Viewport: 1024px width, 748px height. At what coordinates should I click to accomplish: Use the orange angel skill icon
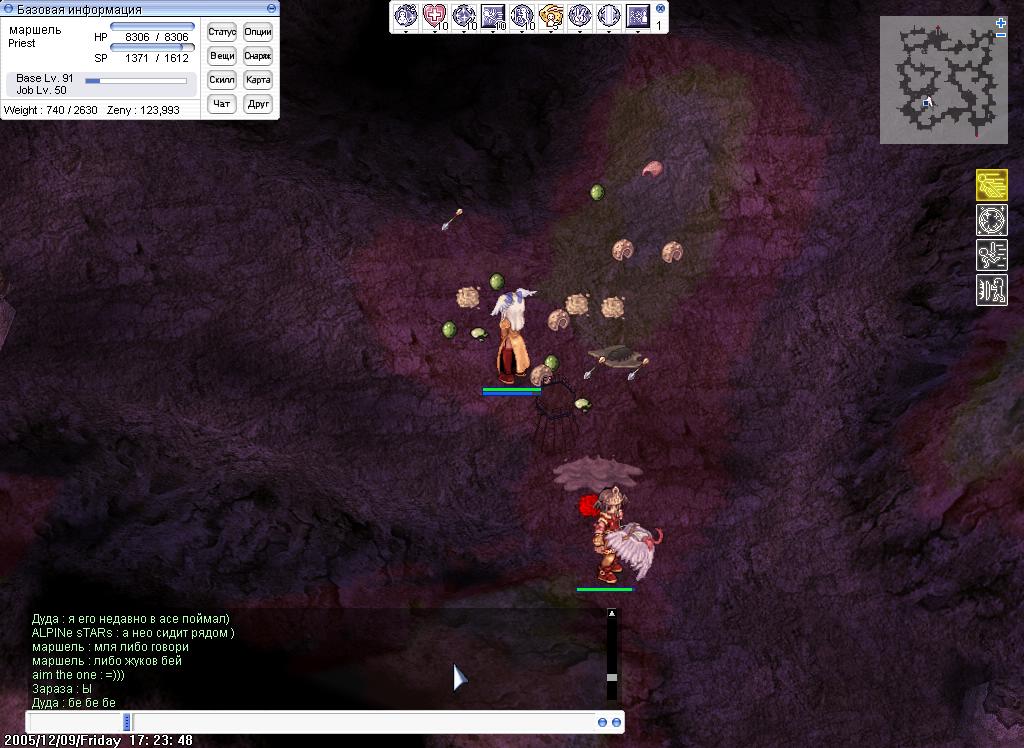pos(551,15)
